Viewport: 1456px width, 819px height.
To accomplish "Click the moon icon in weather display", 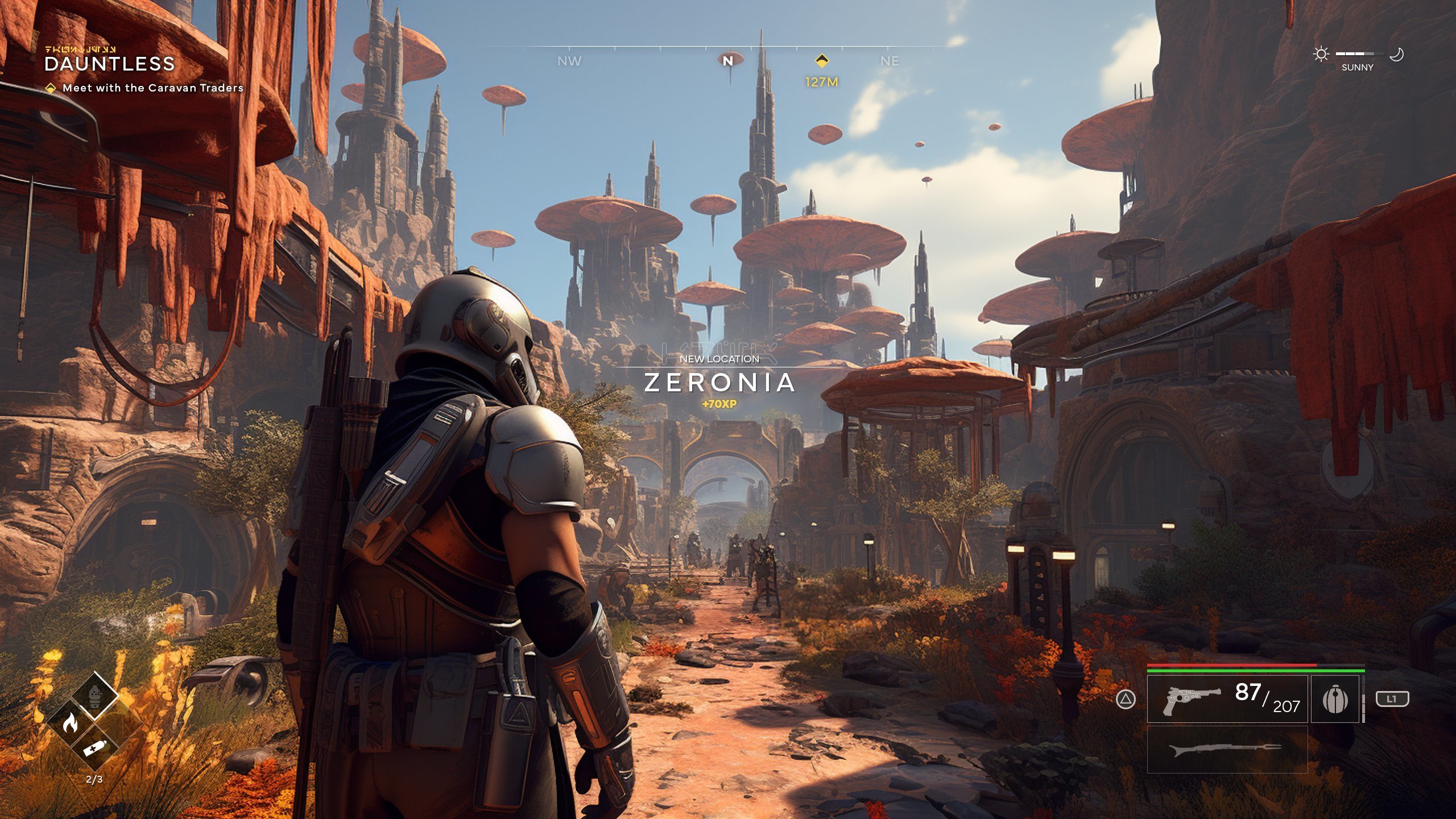I will (1398, 54).
